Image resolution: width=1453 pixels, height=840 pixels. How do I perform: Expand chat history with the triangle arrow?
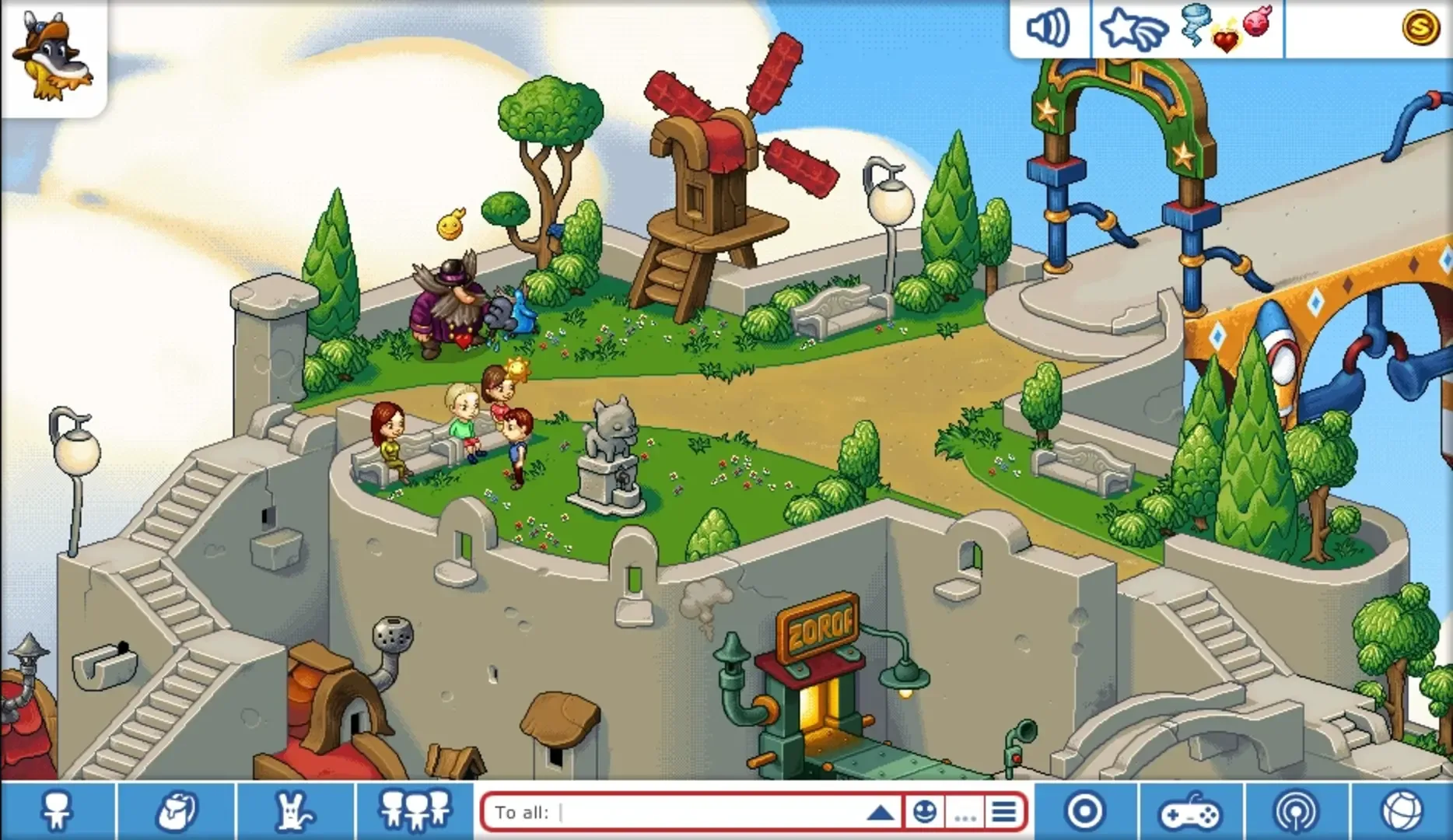point(879,811)
